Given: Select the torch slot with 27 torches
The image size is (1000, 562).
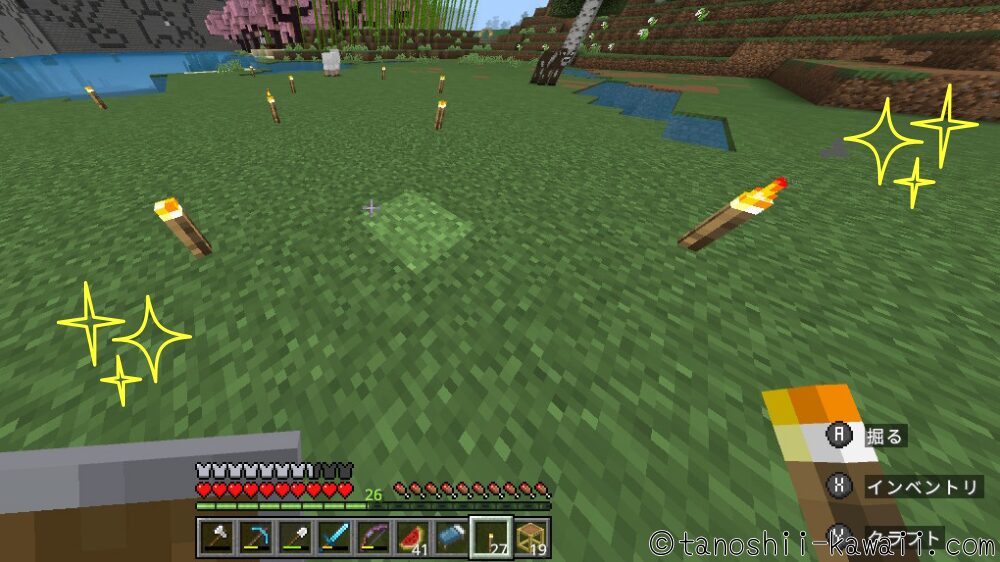Looking at the screenshot, I should pyautogui.click(x=491, y=538).
